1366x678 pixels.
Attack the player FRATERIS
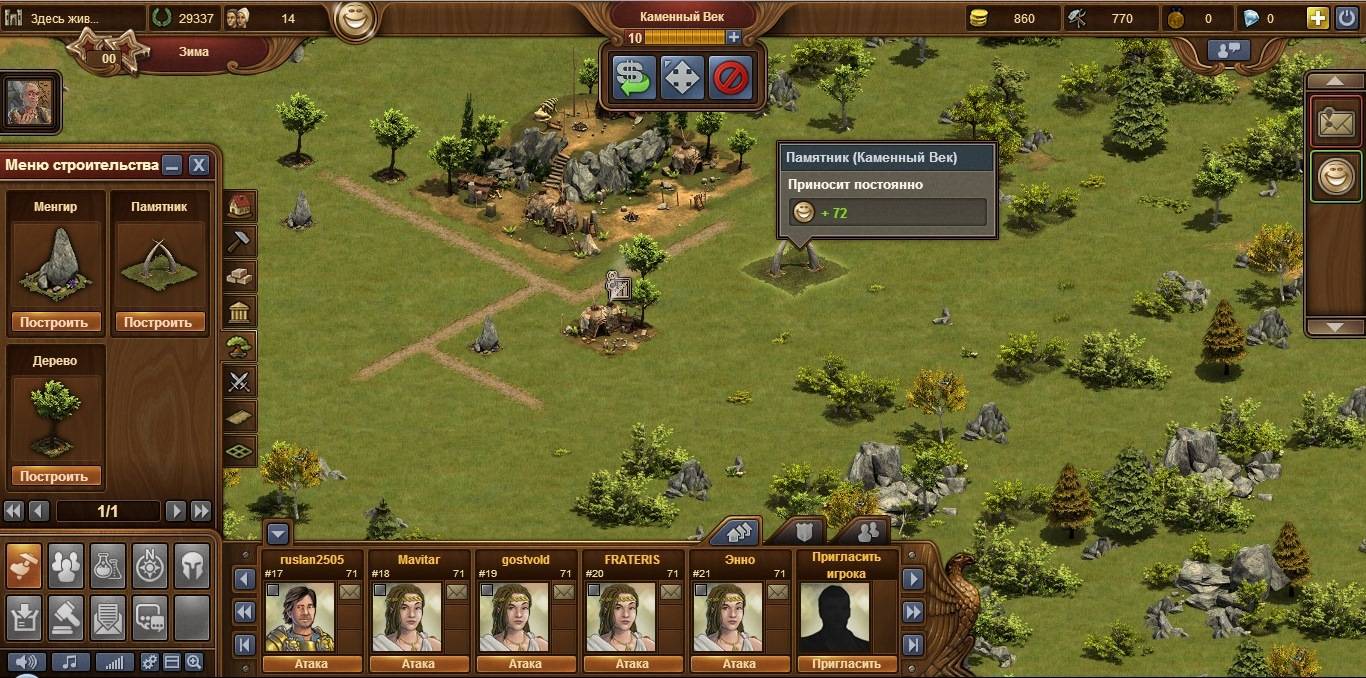pyautogui.click(x=632, y=663)
